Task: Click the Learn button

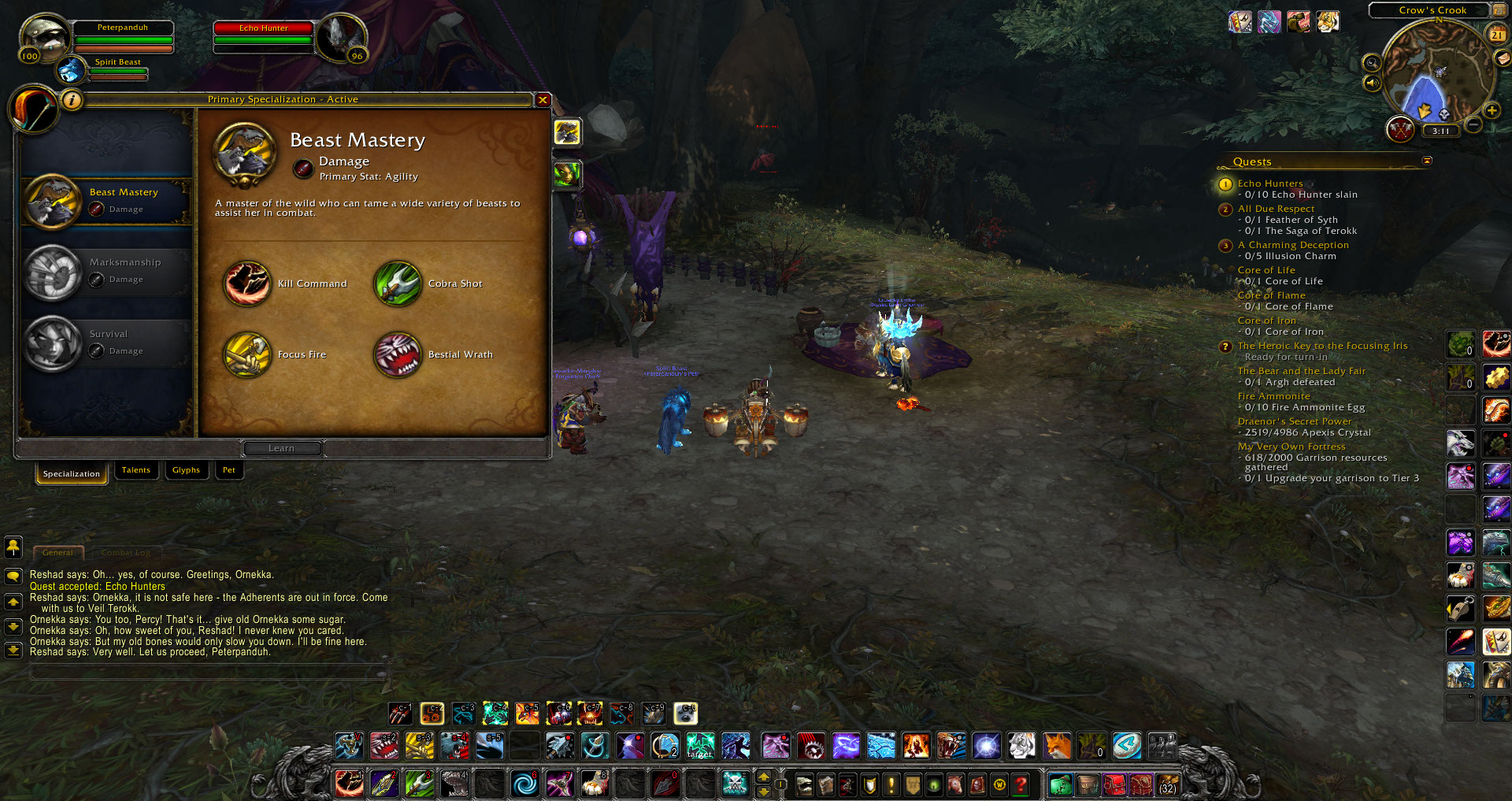Action: point(282,448)
